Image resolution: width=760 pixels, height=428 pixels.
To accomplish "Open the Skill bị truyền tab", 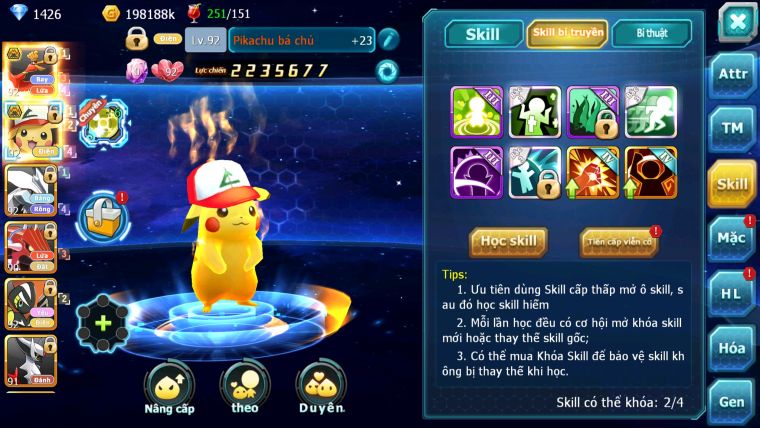I will pyautogui.click(x=567, y=33).
